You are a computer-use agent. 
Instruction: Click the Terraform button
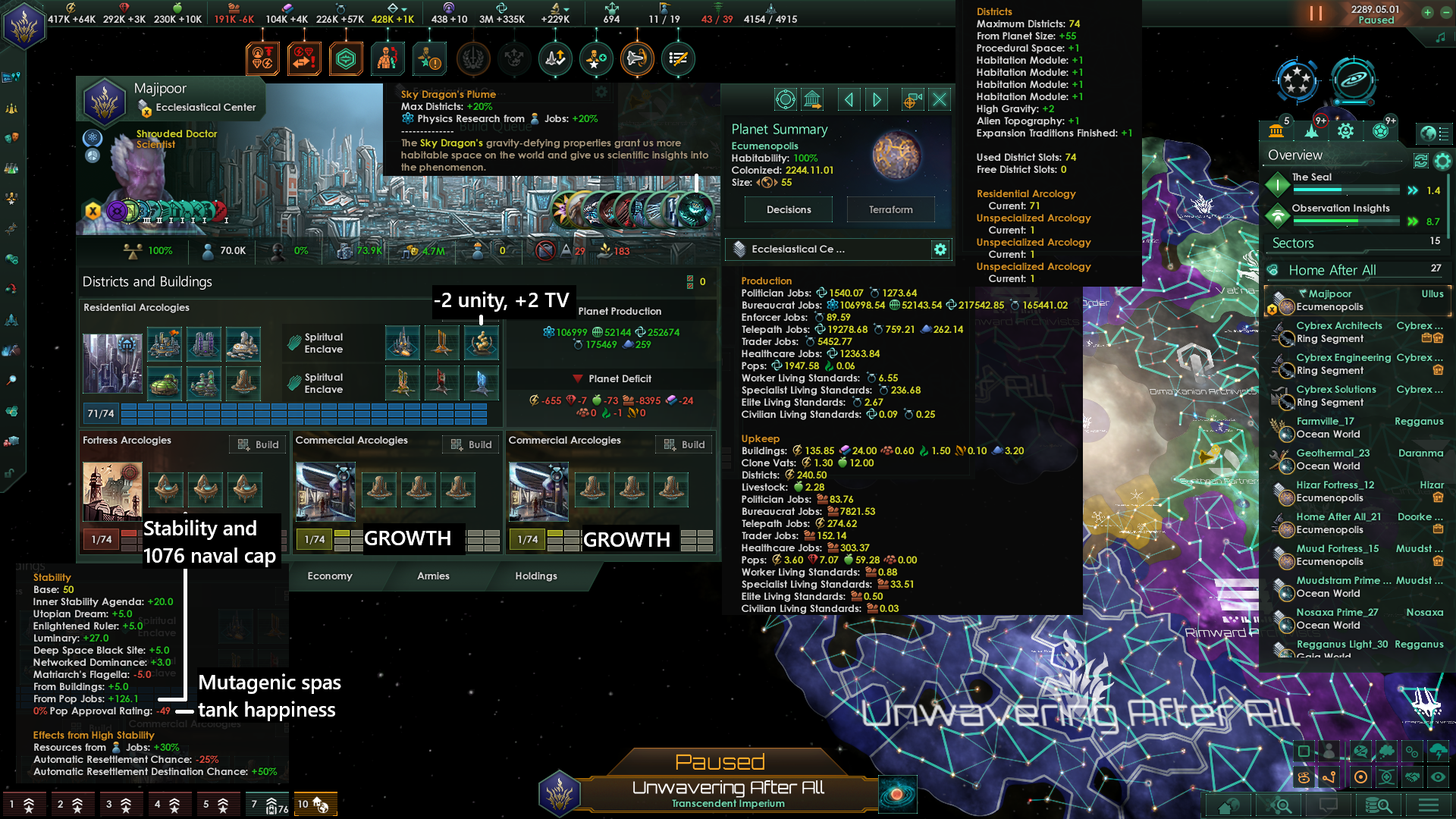point(890,209)
